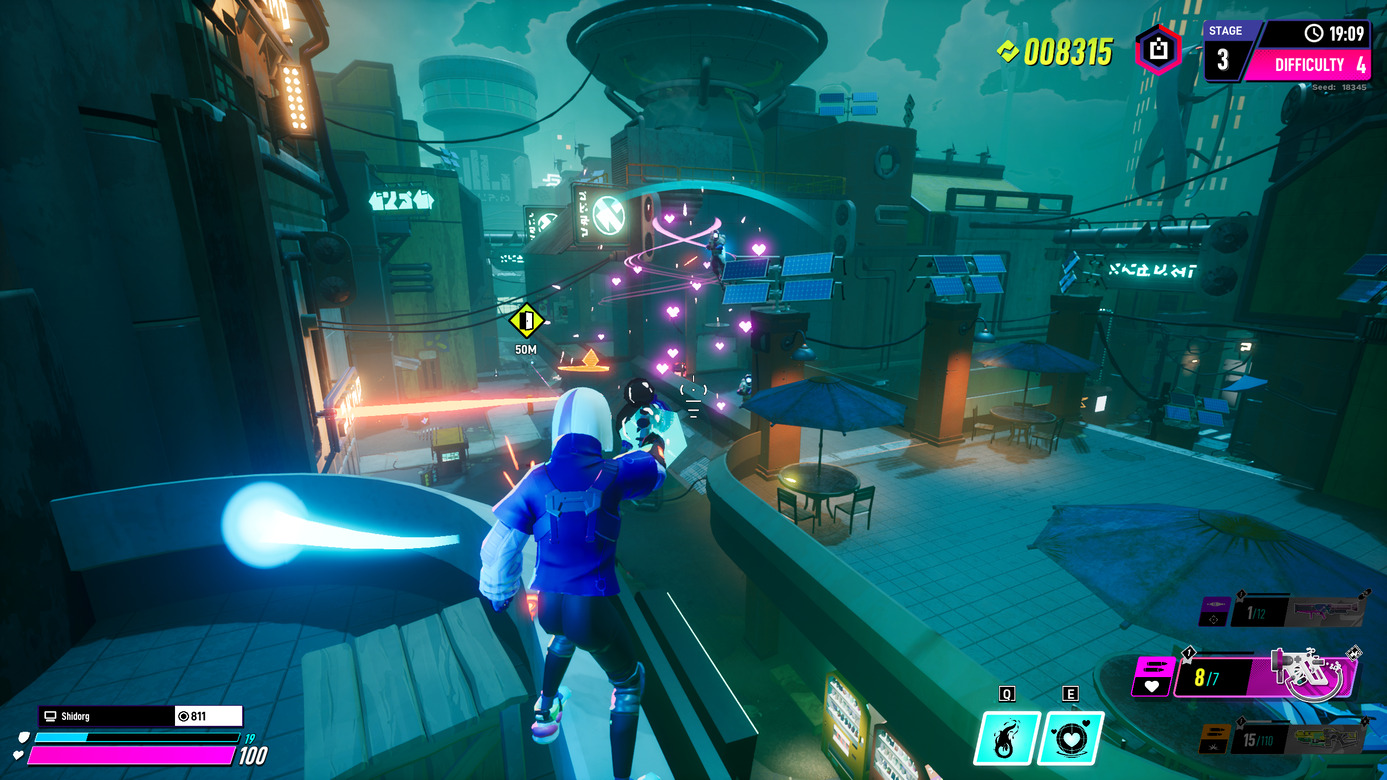Click the heart badge on the active weapon panel
1387x780 pixels.
1151,685
